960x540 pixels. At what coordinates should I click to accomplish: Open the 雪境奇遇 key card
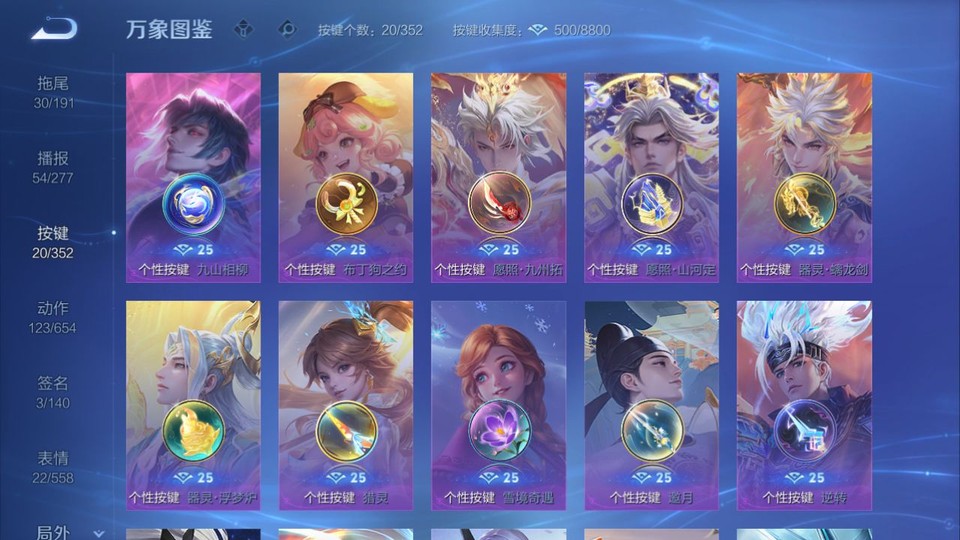[x=498, y=405]
